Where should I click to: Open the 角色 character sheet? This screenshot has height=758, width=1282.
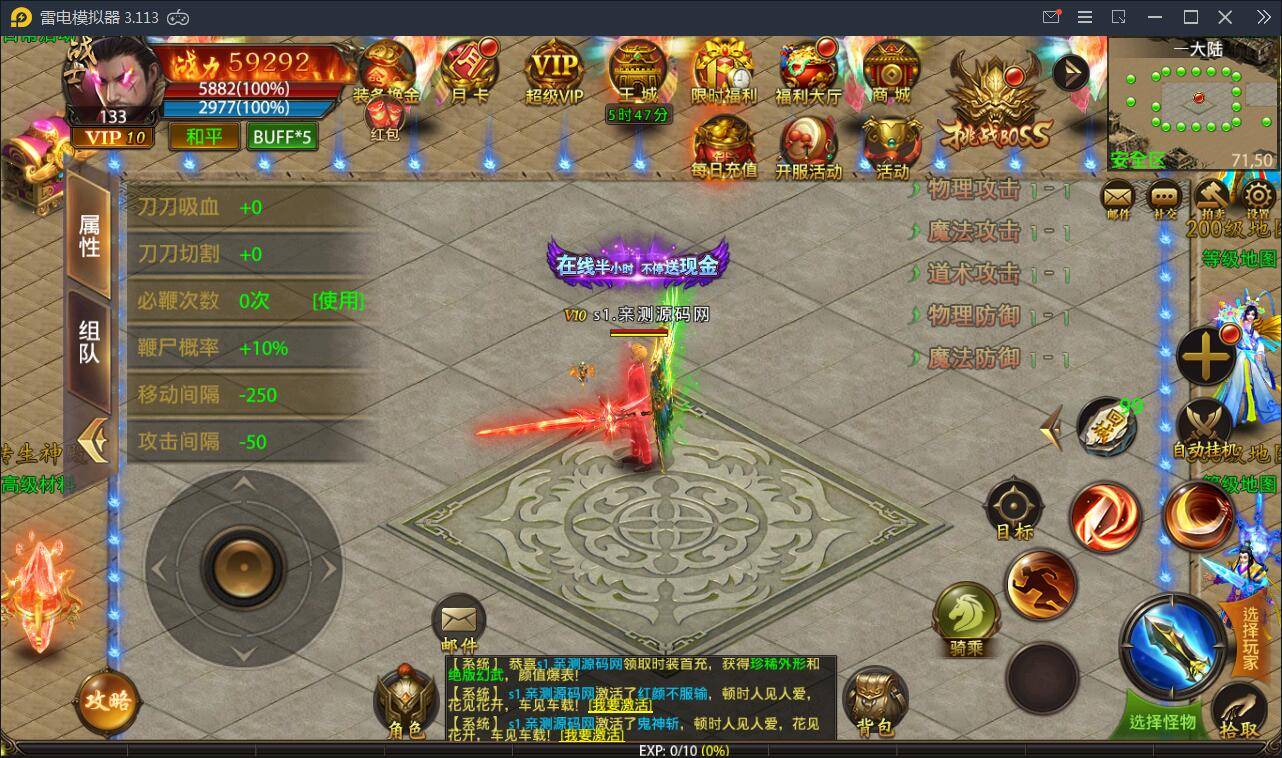pyautogui.click(x=406, y=703)
